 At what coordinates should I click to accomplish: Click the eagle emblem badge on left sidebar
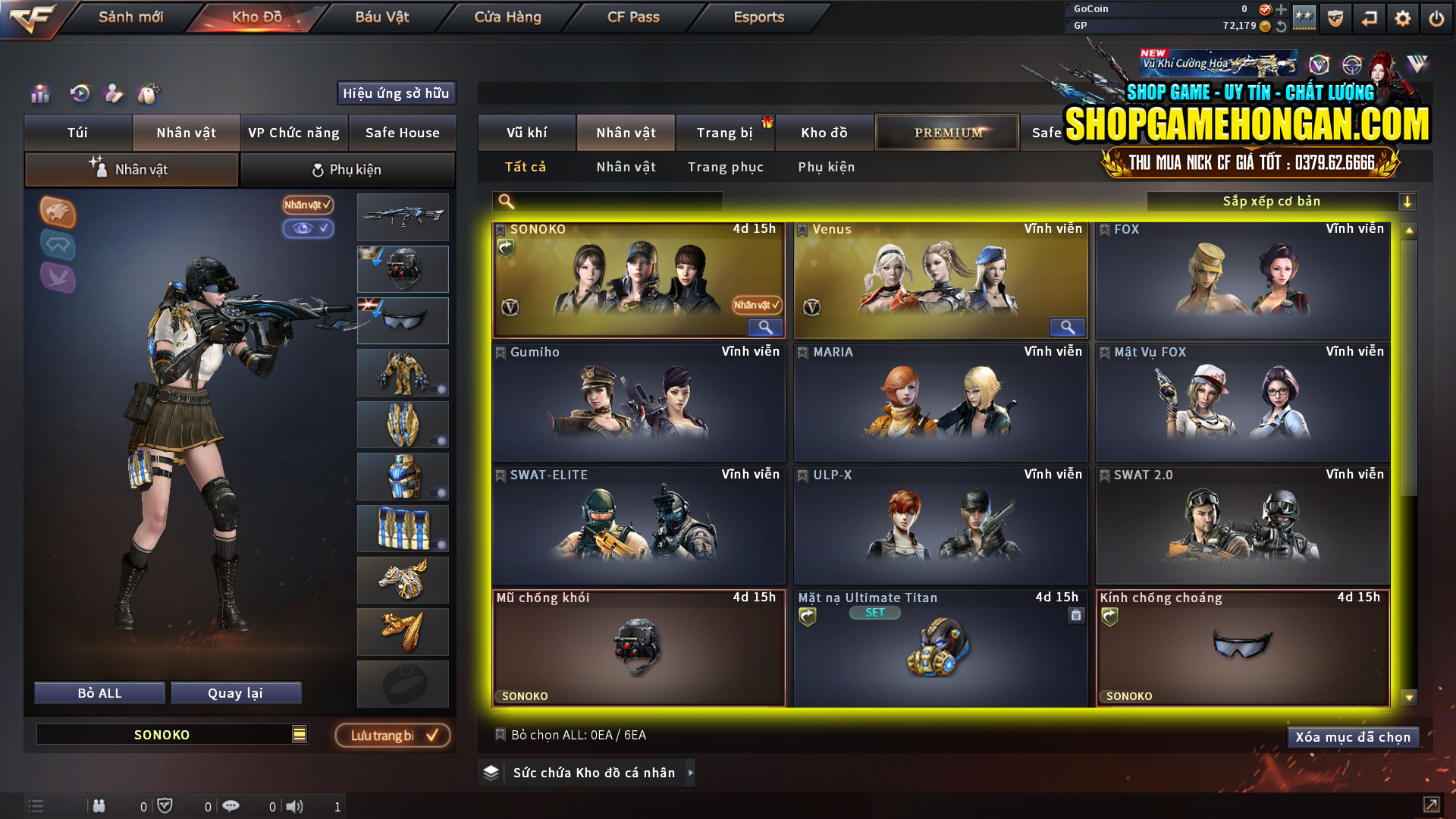[x=57, y=213]
